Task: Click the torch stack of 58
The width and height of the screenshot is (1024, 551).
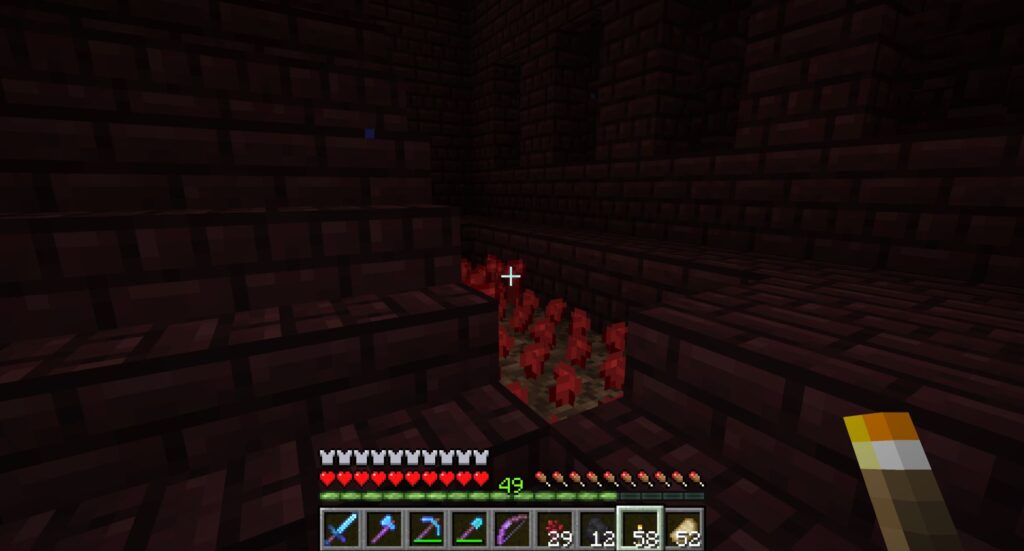Action: (639, 527)
